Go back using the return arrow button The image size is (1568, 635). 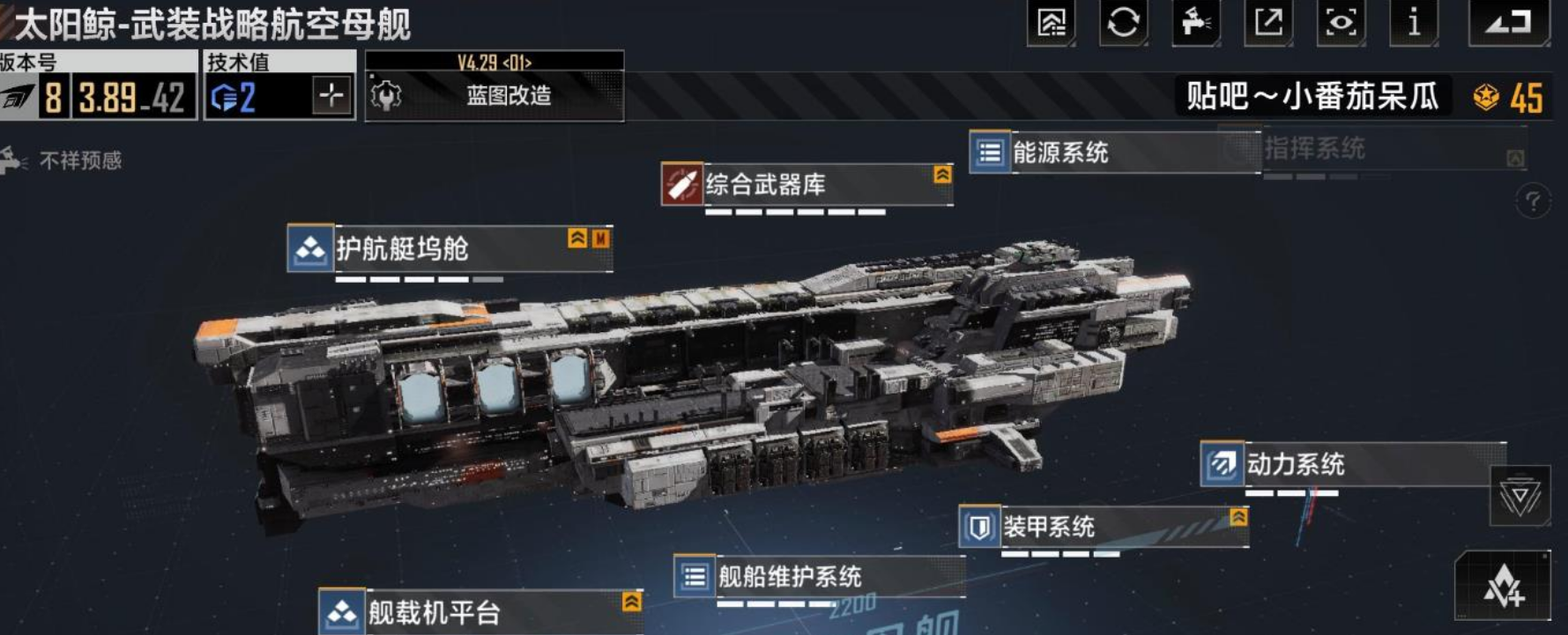[1508, 22]
